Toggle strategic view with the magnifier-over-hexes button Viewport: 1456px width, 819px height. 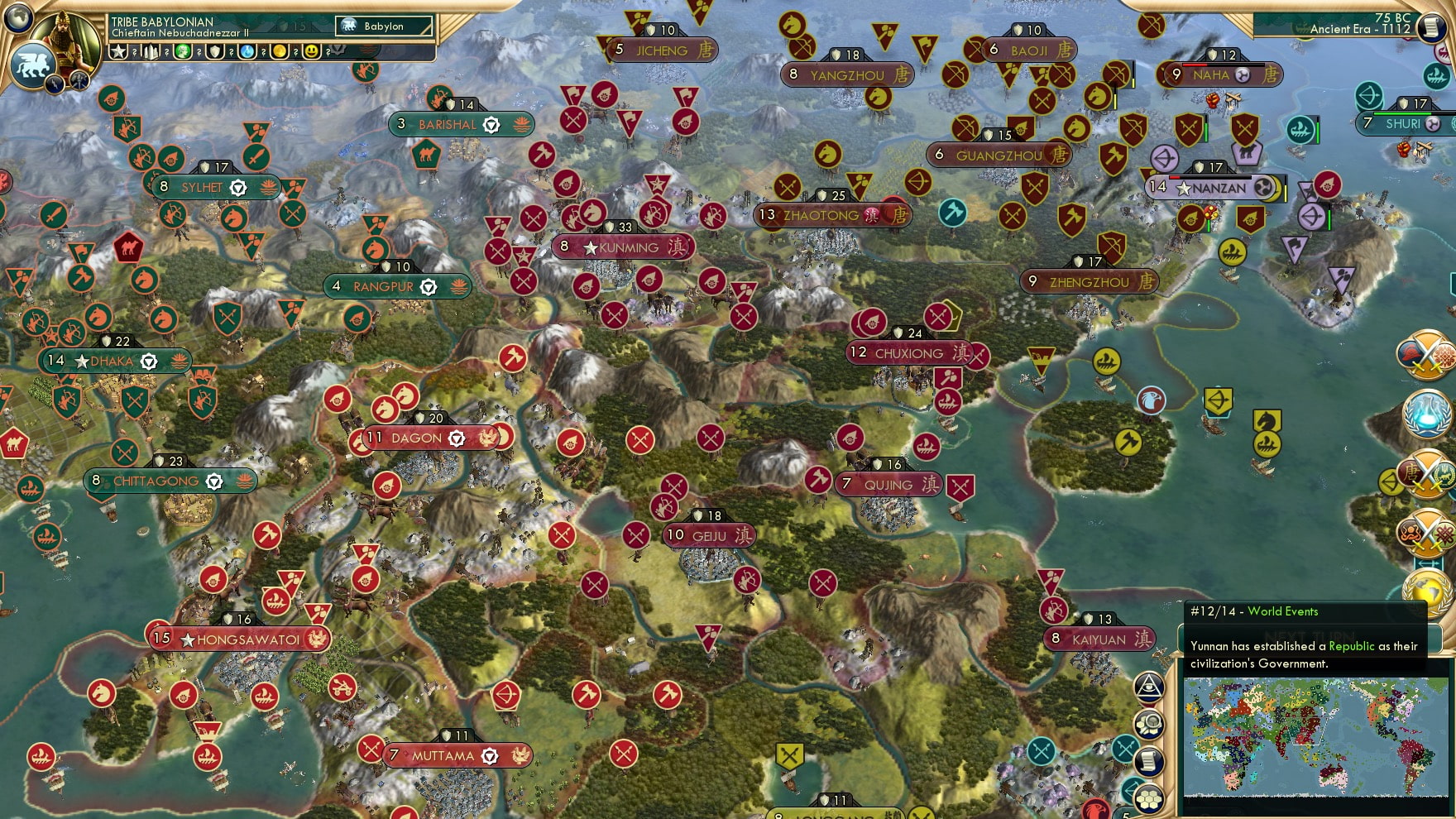(x=1149, y=723)
